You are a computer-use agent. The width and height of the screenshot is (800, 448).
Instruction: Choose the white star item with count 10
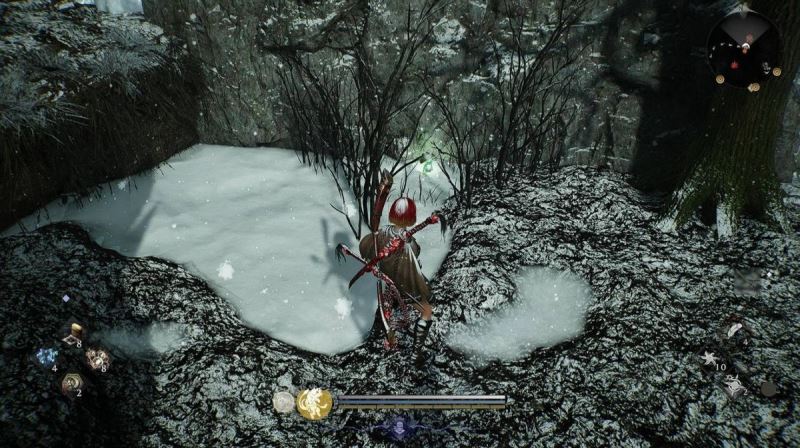[712, 359]
